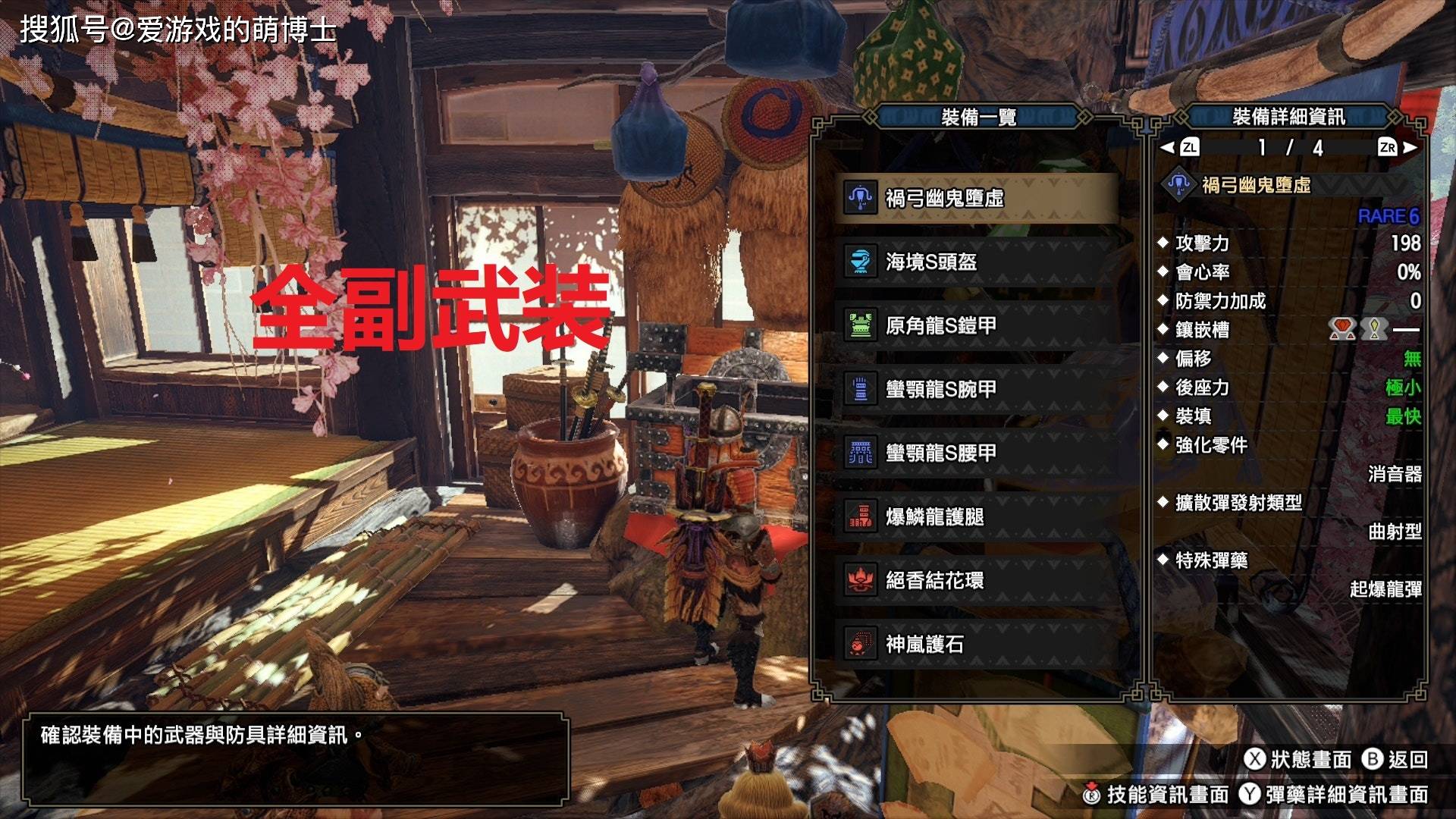Select the 絕香結花環 petalace entry

point(978,581)
